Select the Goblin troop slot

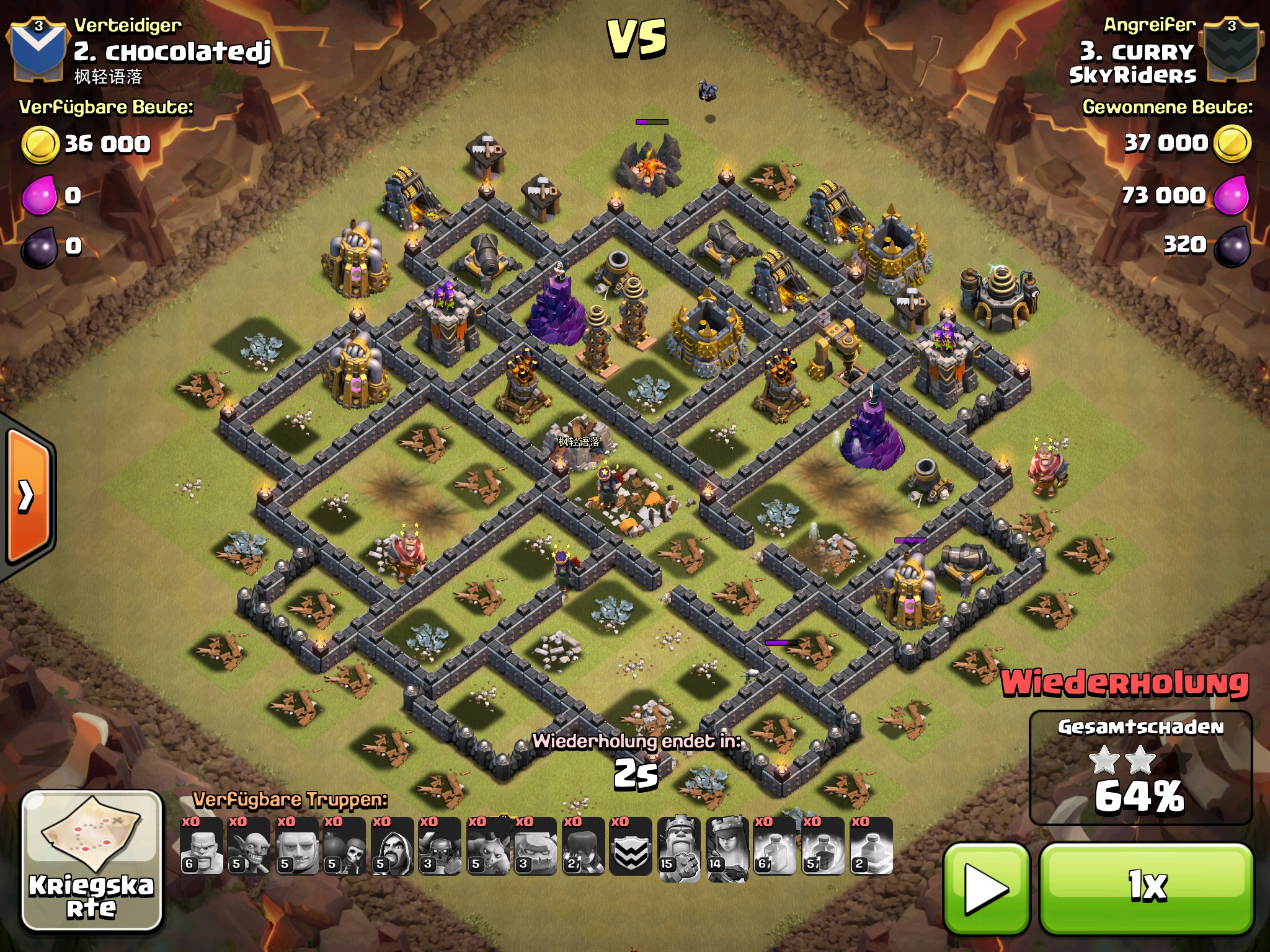249,845
